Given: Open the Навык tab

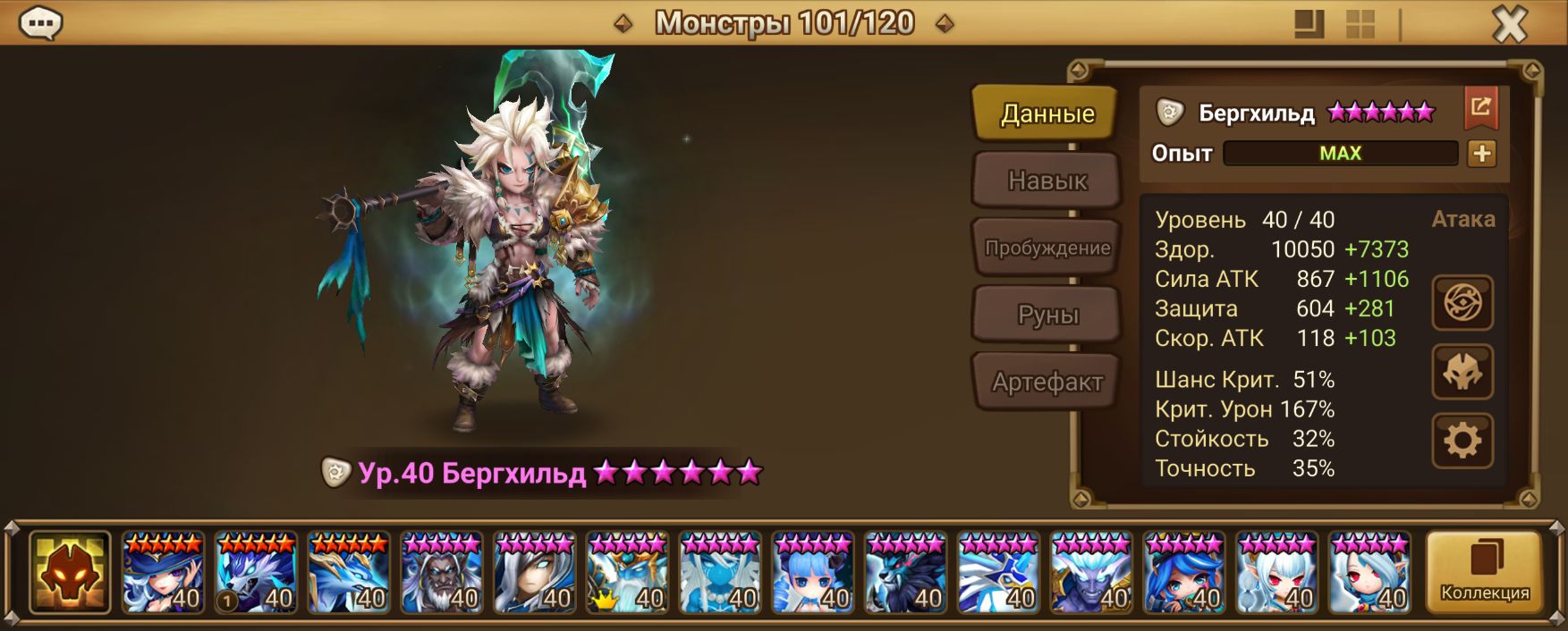Looking at the screenshot, I should point(1047,181).
